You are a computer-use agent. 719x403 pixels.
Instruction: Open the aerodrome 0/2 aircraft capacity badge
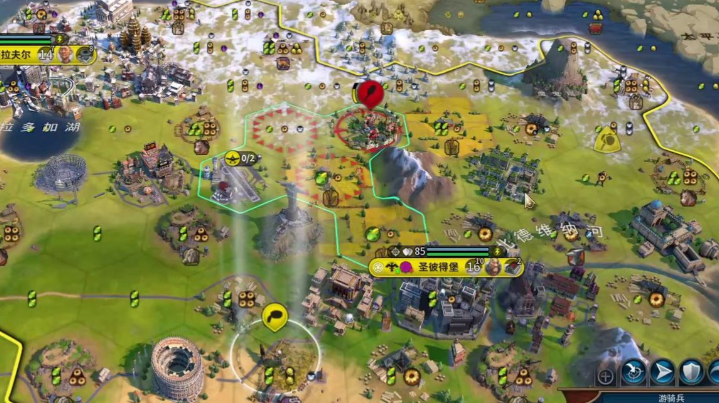(x=241, y=158)
